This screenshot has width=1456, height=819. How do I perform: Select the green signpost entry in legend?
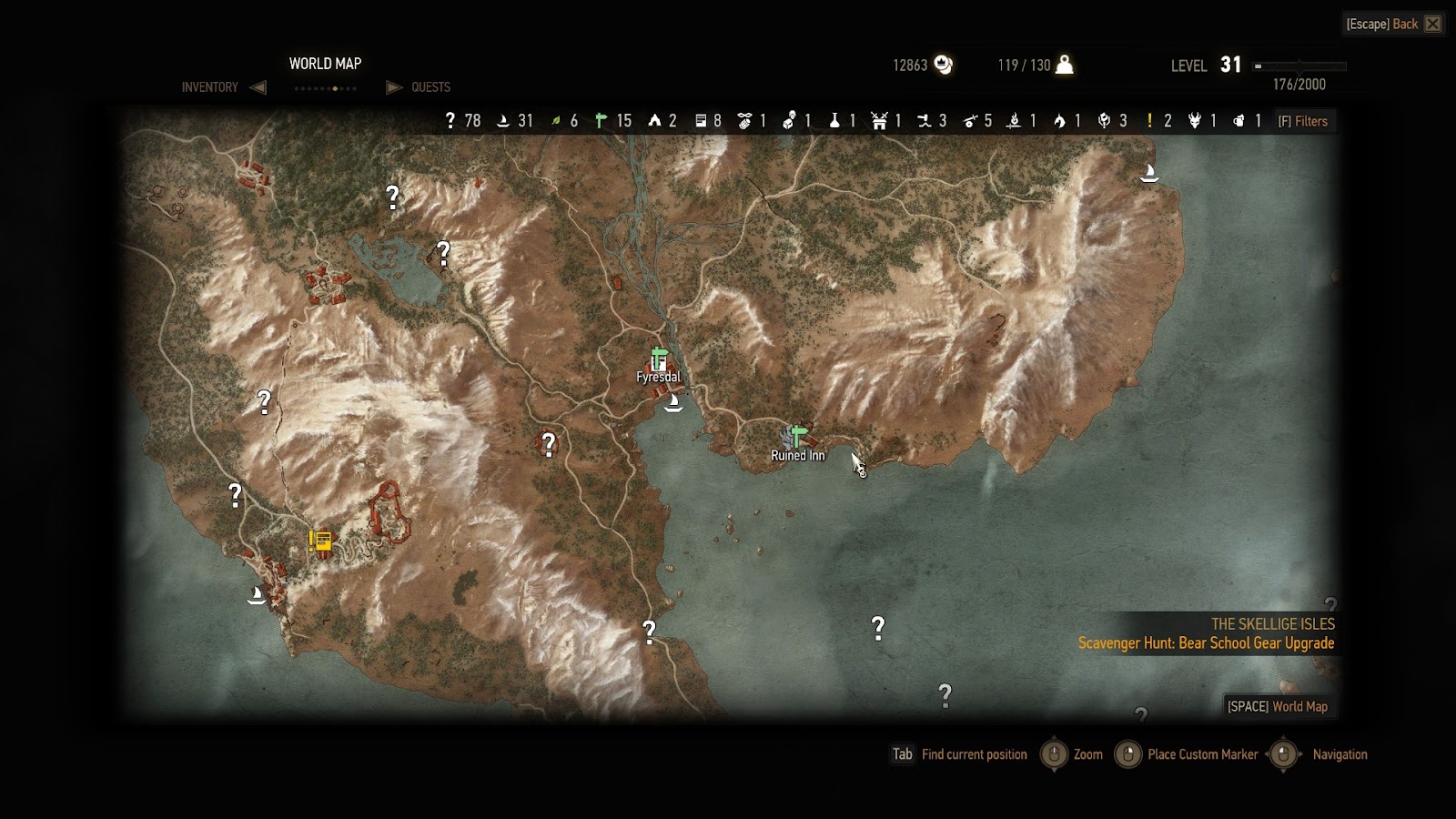click(x=612, y=121)
